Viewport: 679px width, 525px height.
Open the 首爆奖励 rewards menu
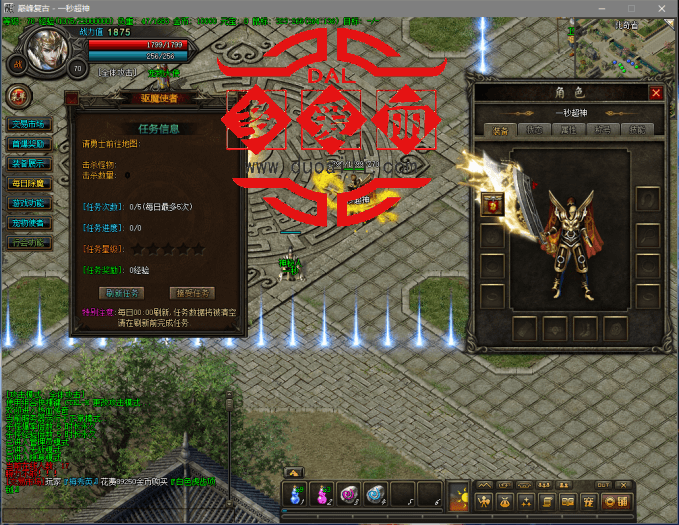27,144
